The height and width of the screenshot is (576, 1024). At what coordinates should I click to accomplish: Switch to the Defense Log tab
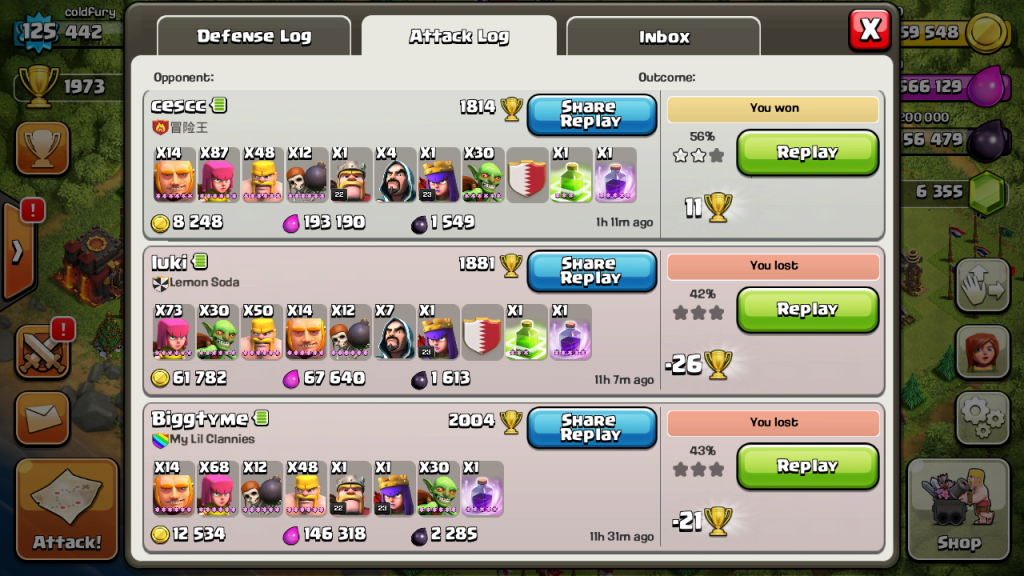254,36
